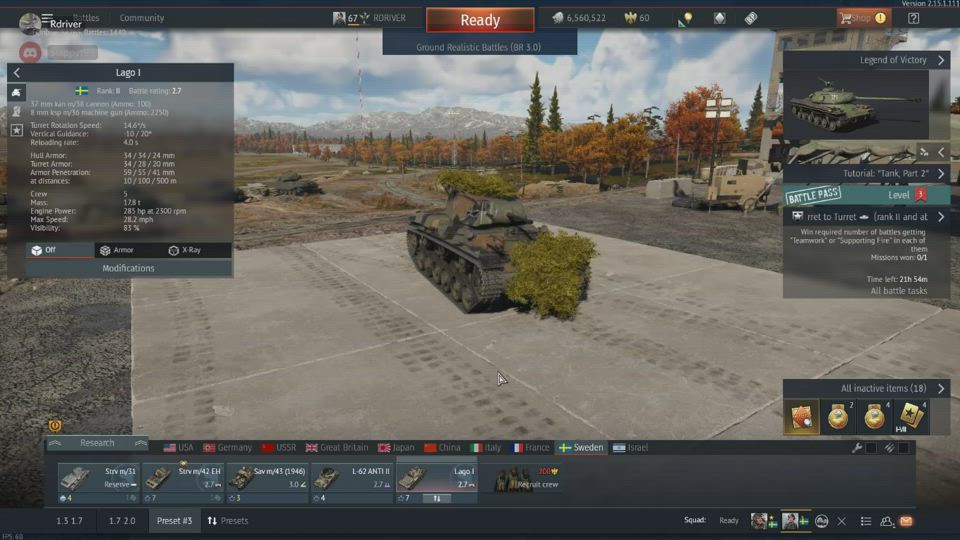Change game mode from Ground Realistic Battles

tap(479, 47)
